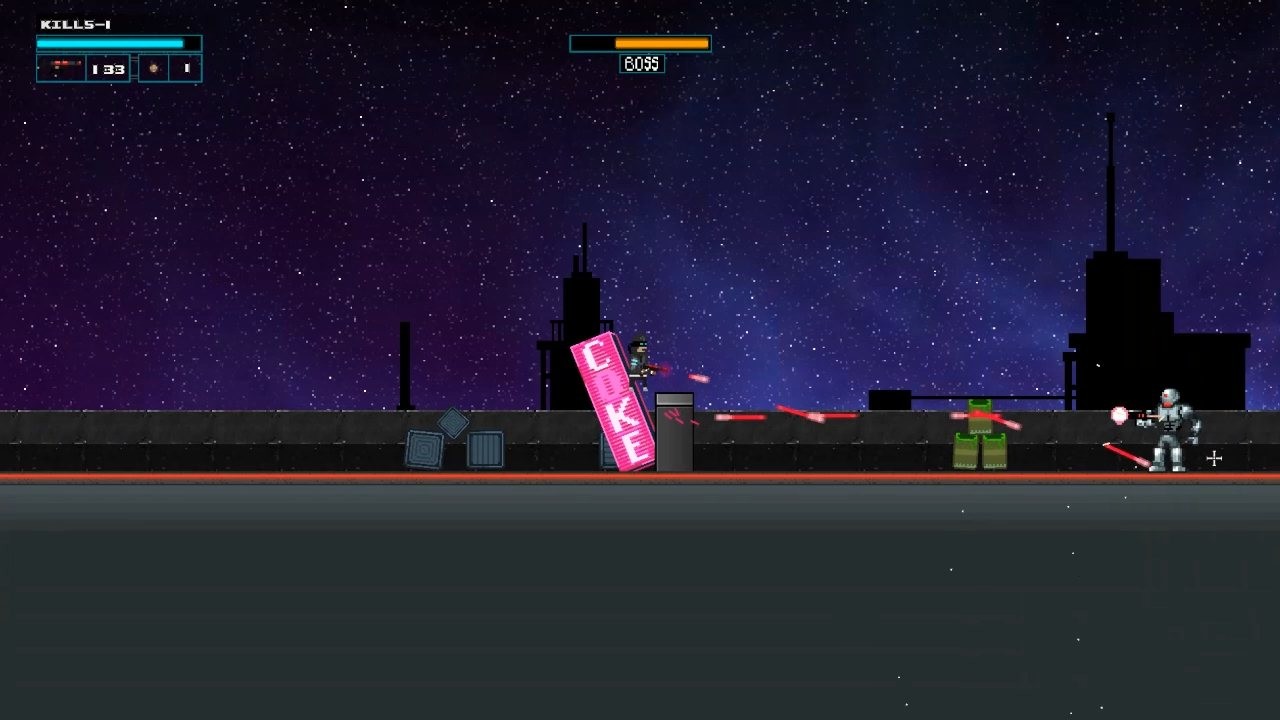Screen dimensions: 1280x720
Task: Click the grenade count showing 1
Action: point(185,68)
